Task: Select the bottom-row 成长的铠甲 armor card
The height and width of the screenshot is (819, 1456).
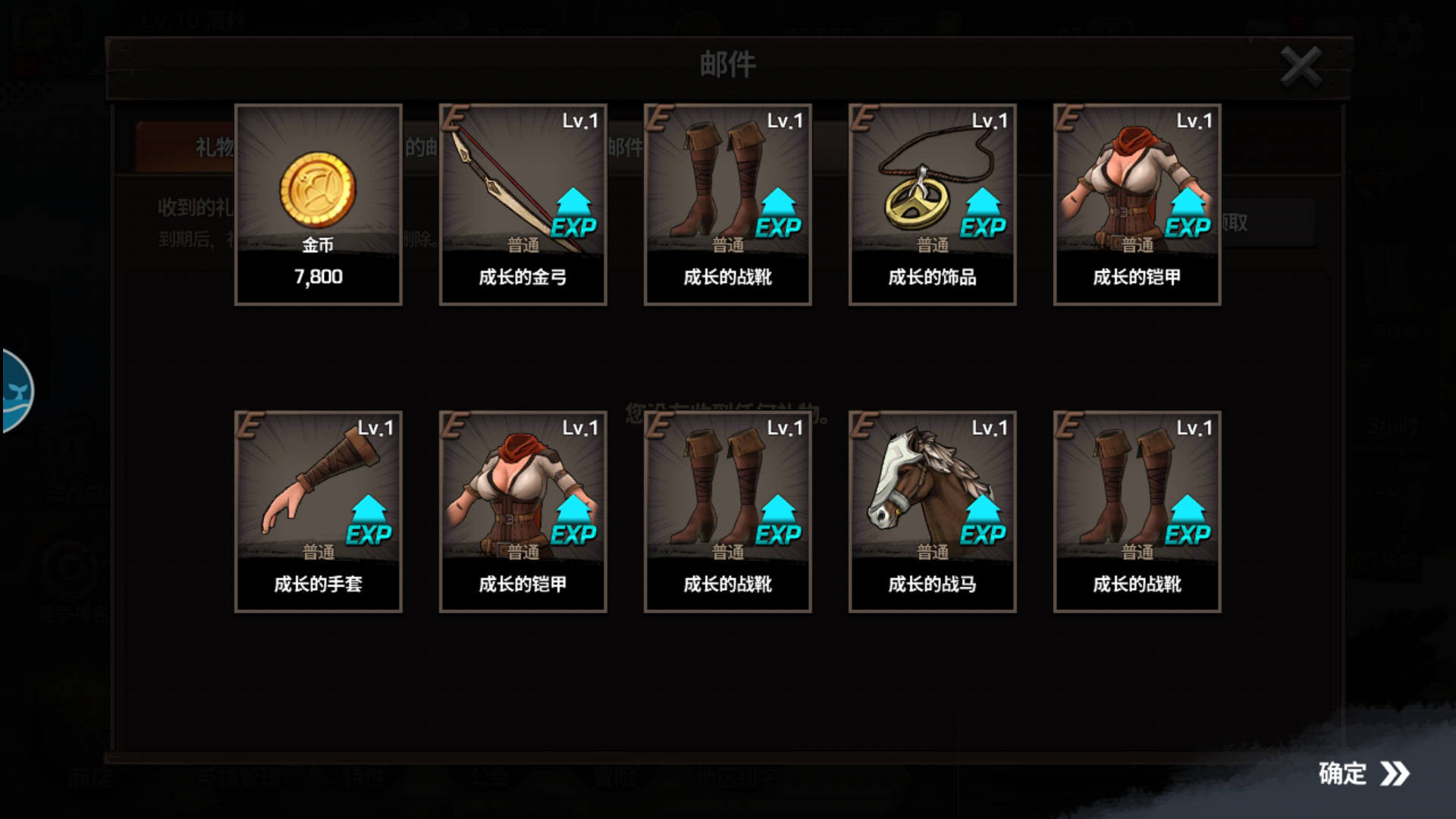Action: 523,508
